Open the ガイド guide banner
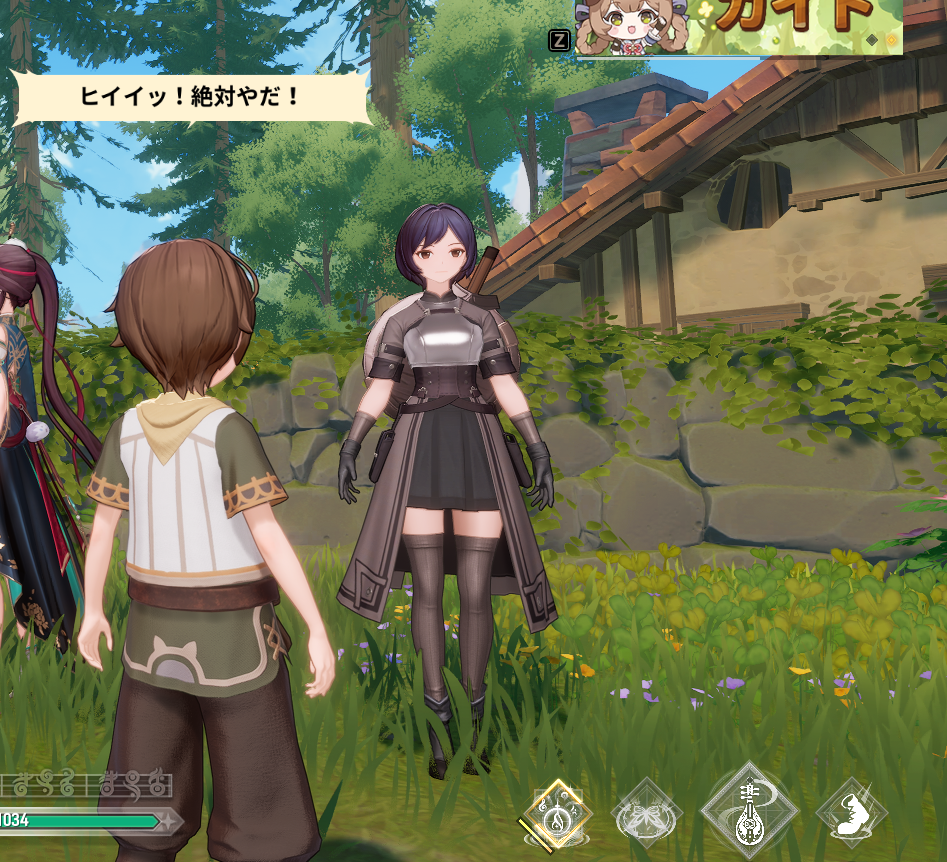The height and width of the screenshot is (862, 947). pos(740,27)
